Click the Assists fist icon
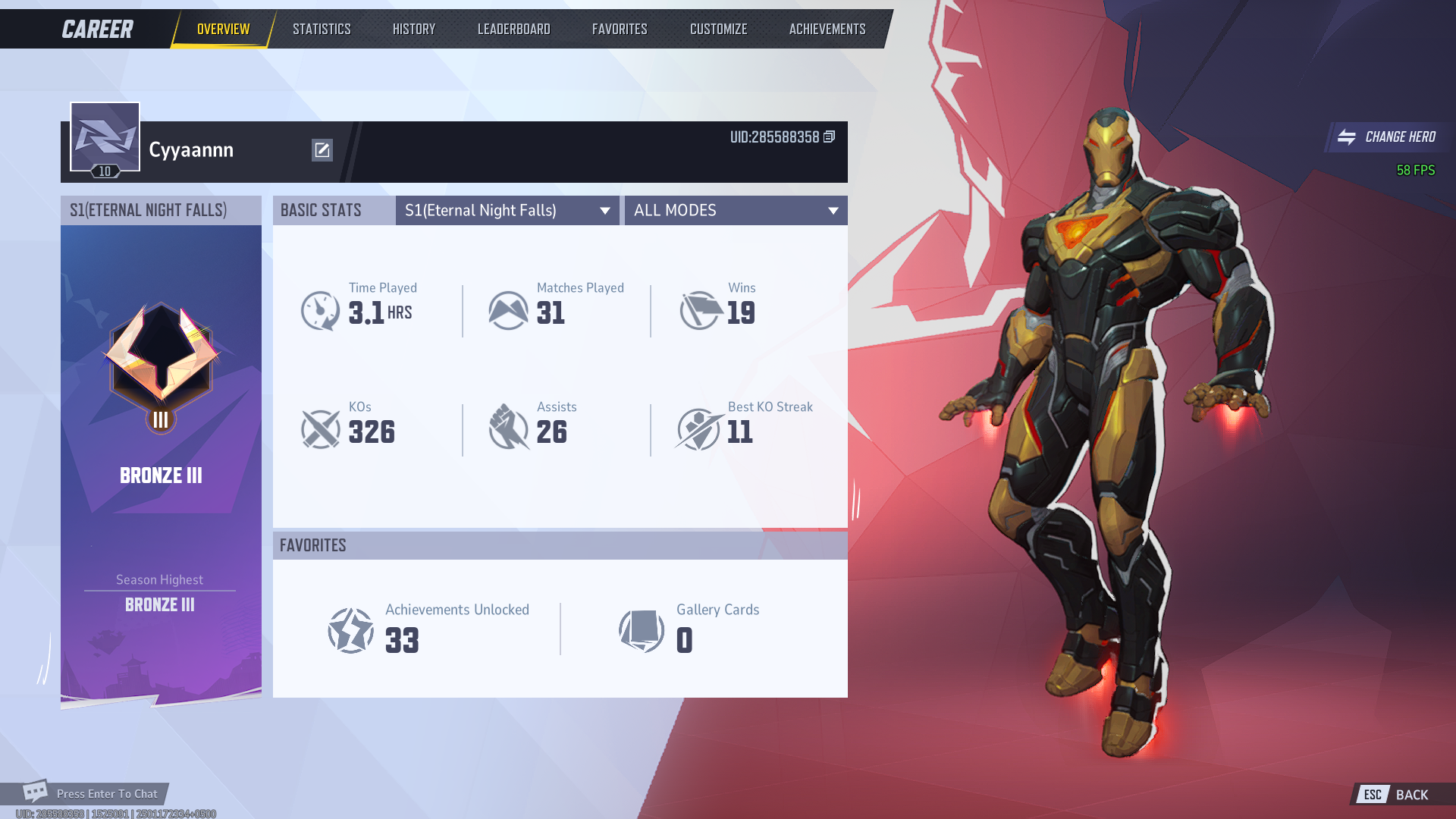 point(509,429)
